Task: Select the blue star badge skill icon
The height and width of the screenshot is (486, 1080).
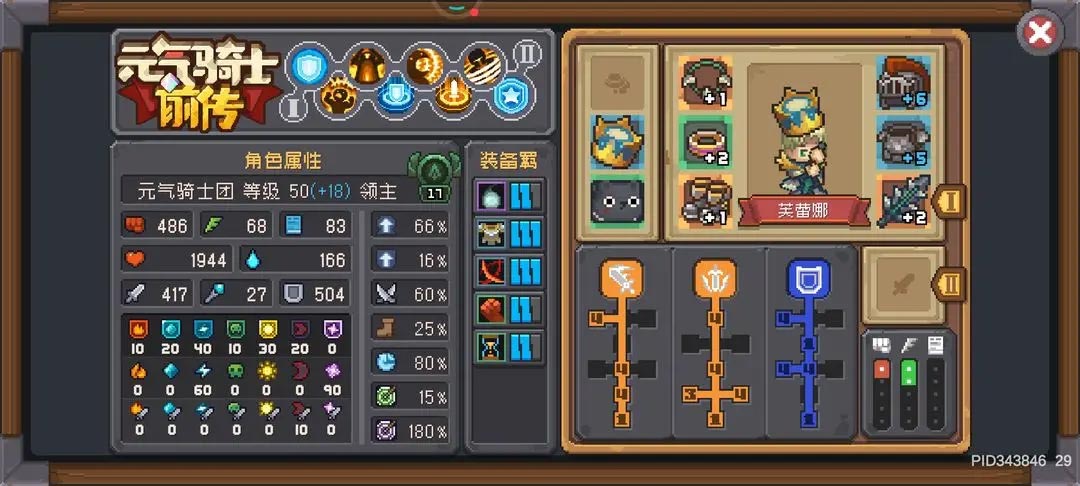Action: (509, 96)
